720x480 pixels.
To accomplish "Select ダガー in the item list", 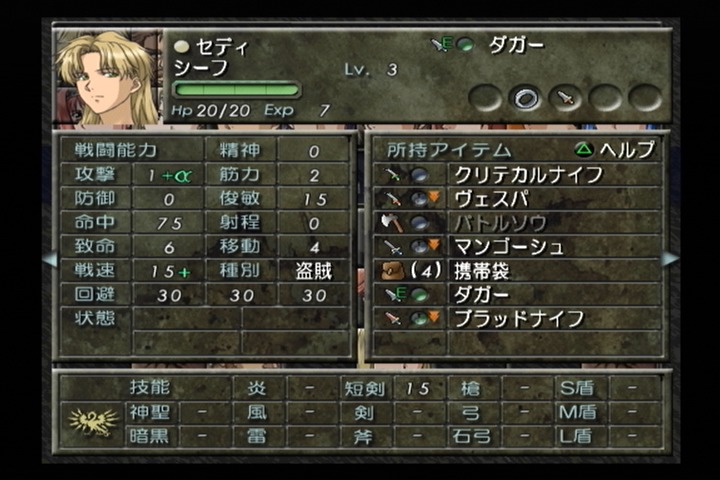I will click(x=515, y=294).
